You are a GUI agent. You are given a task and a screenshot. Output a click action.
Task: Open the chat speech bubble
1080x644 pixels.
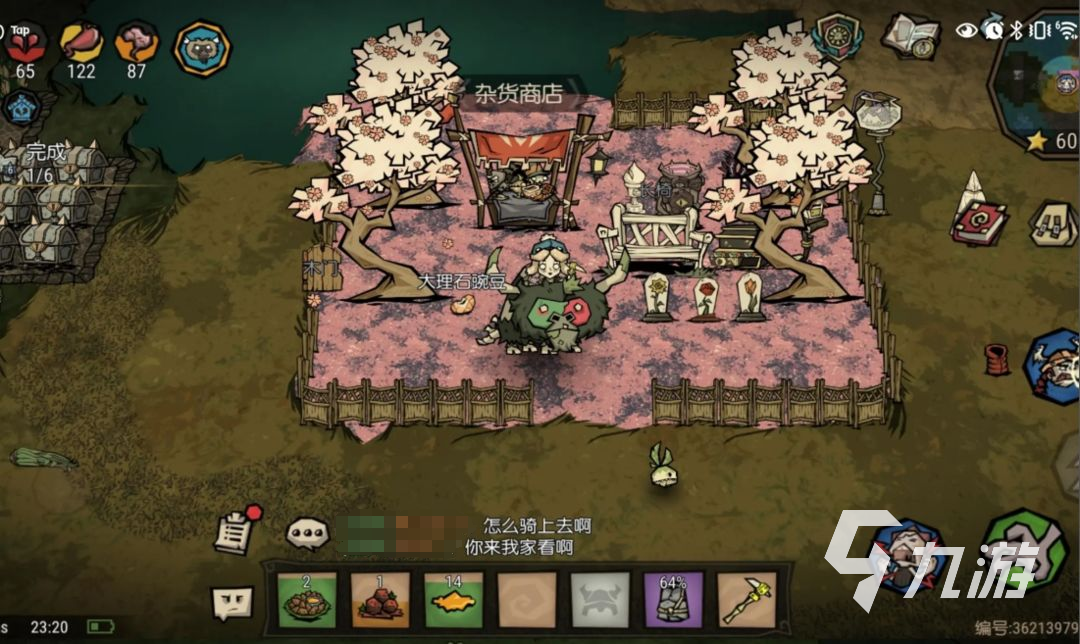coord(308,533)
